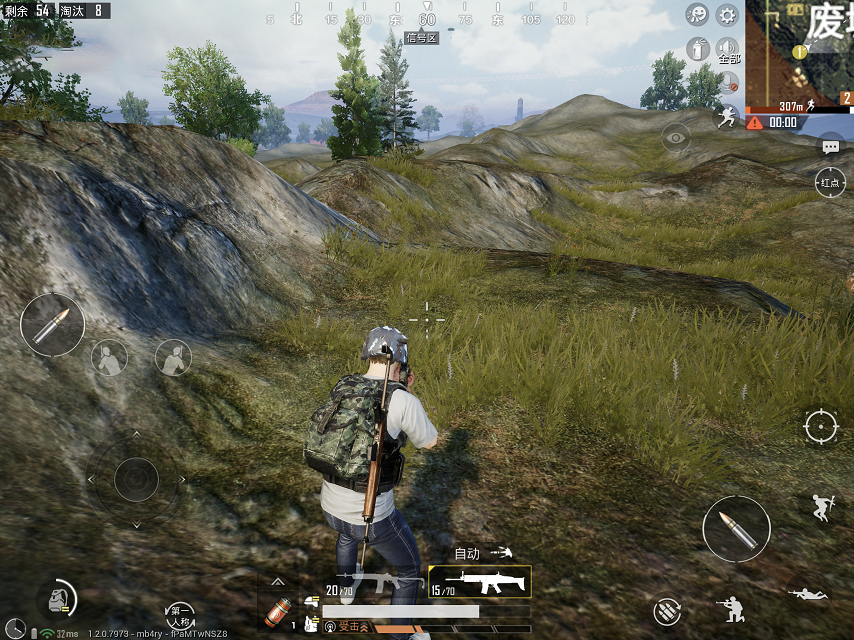Open the emote smiley menu
This screenshot has width=854, height=640.
(x=697, y=15)
